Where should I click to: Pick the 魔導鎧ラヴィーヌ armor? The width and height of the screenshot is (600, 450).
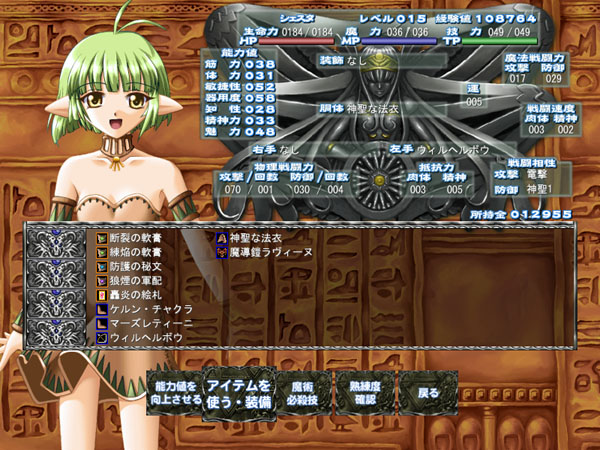pos(268,253)
